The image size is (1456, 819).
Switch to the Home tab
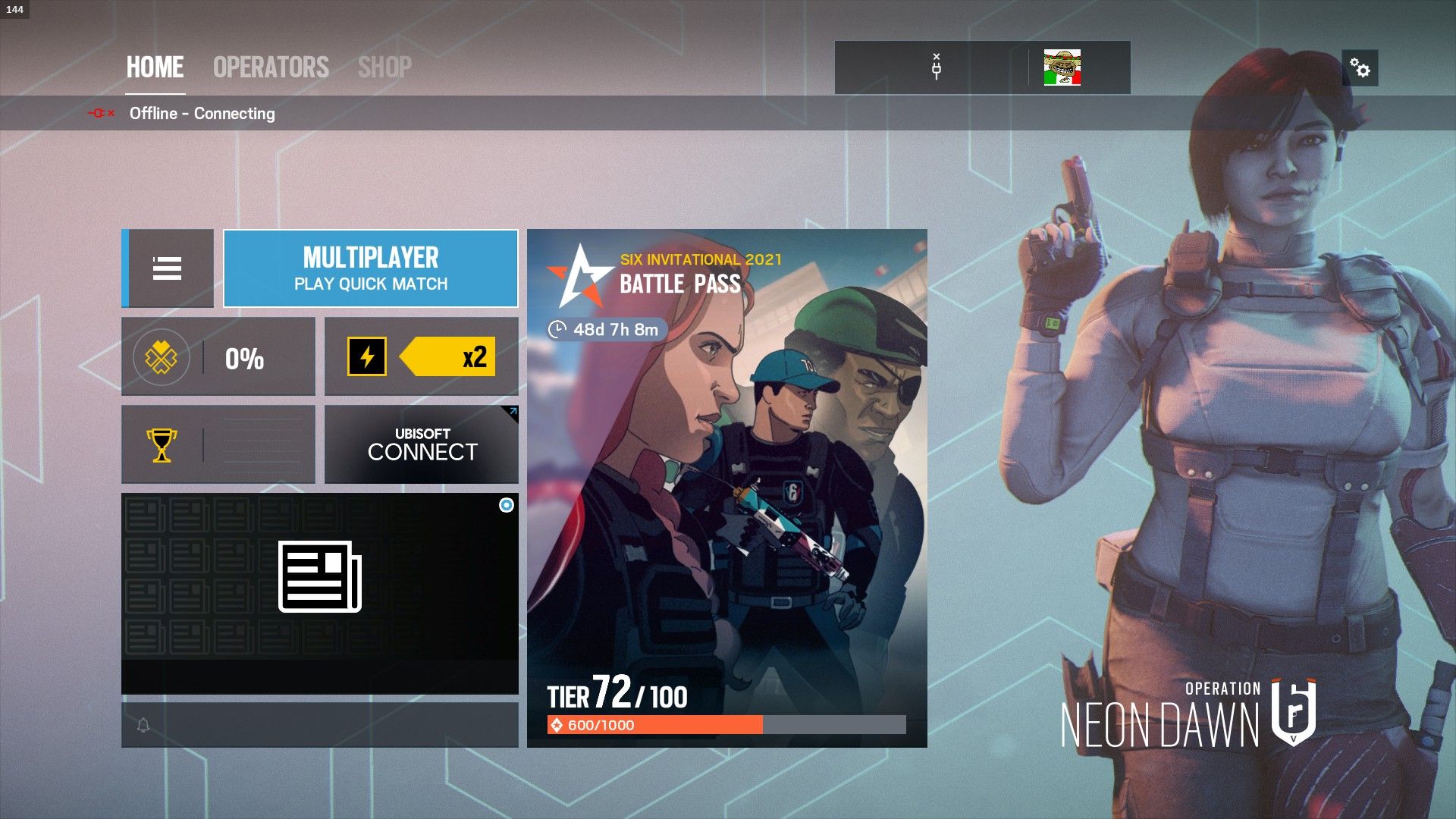155,67
